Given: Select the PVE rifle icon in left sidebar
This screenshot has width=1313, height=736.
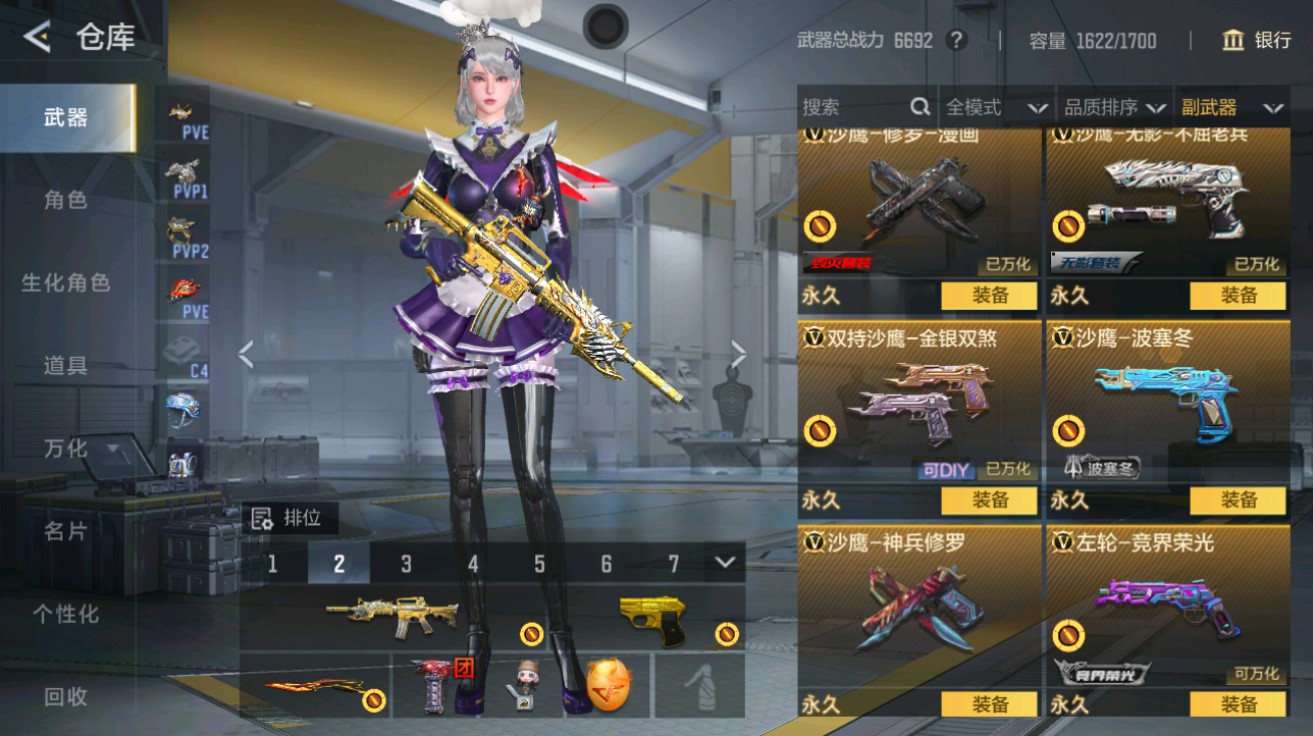Looking at the screenshot, I should (180, 110).
